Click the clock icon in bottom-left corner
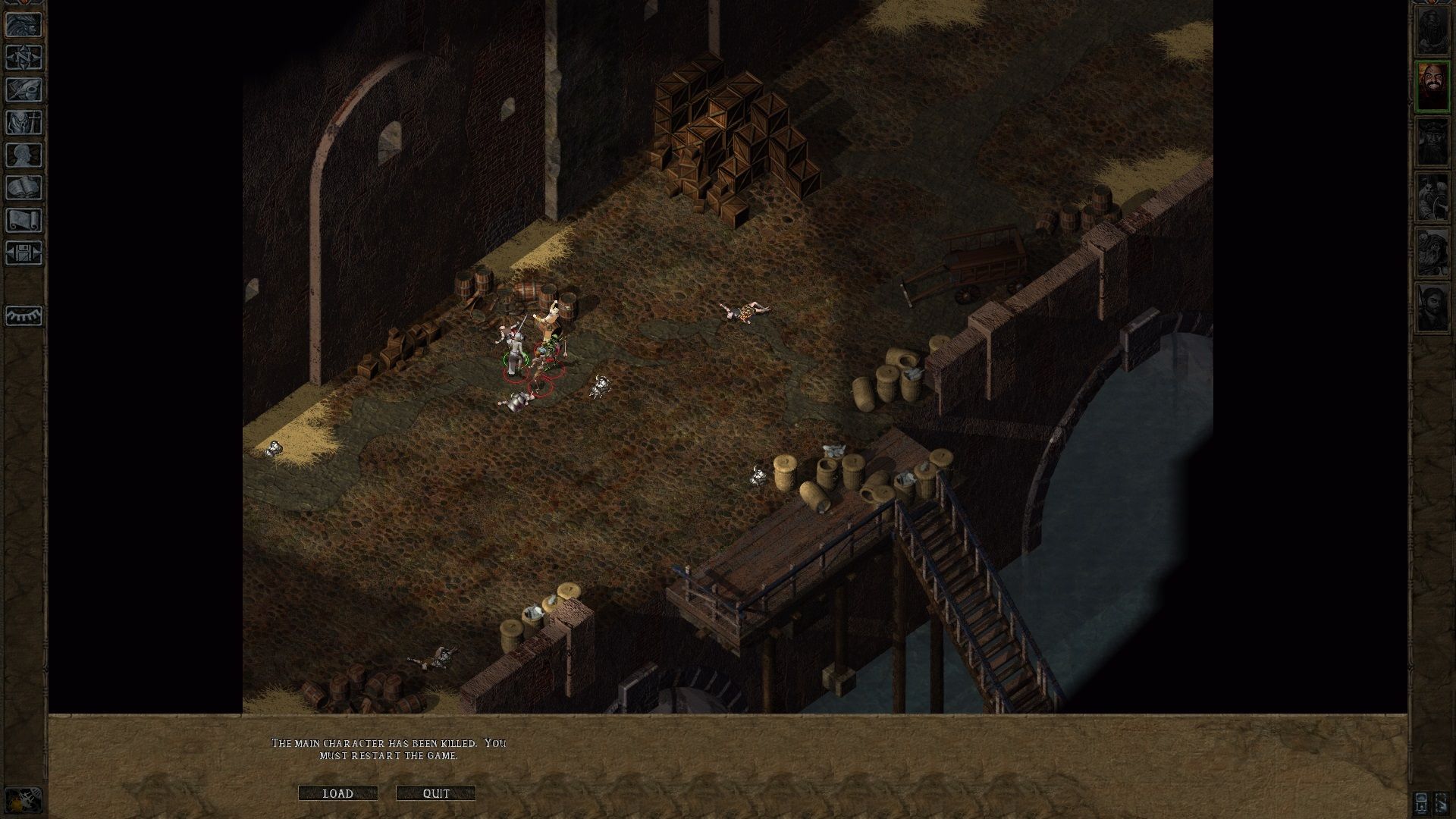This screenshot has height=819, width=1456. pos(24,799)
